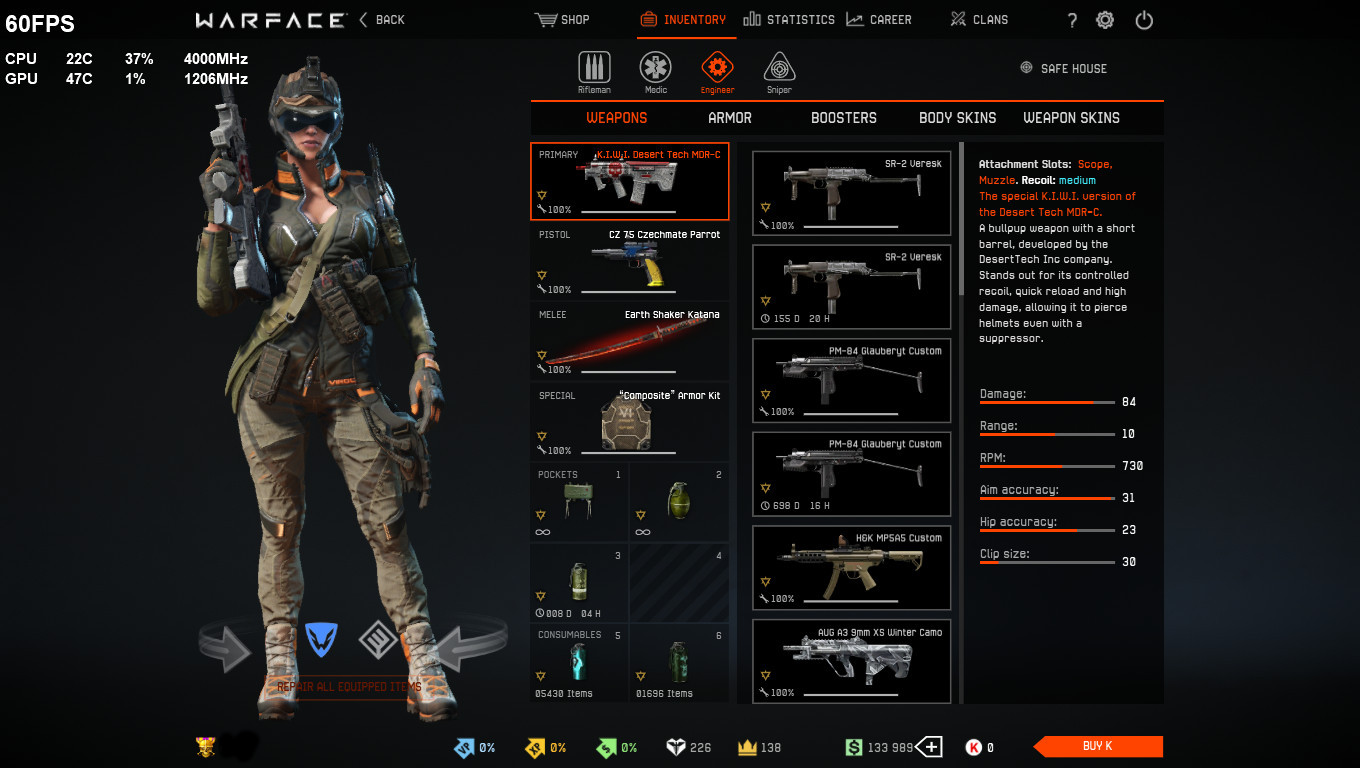Choose the AUG A3 9mm XS Winter Camo
The width and height of the screenshot is (1360, 768).
coord(851,661)
